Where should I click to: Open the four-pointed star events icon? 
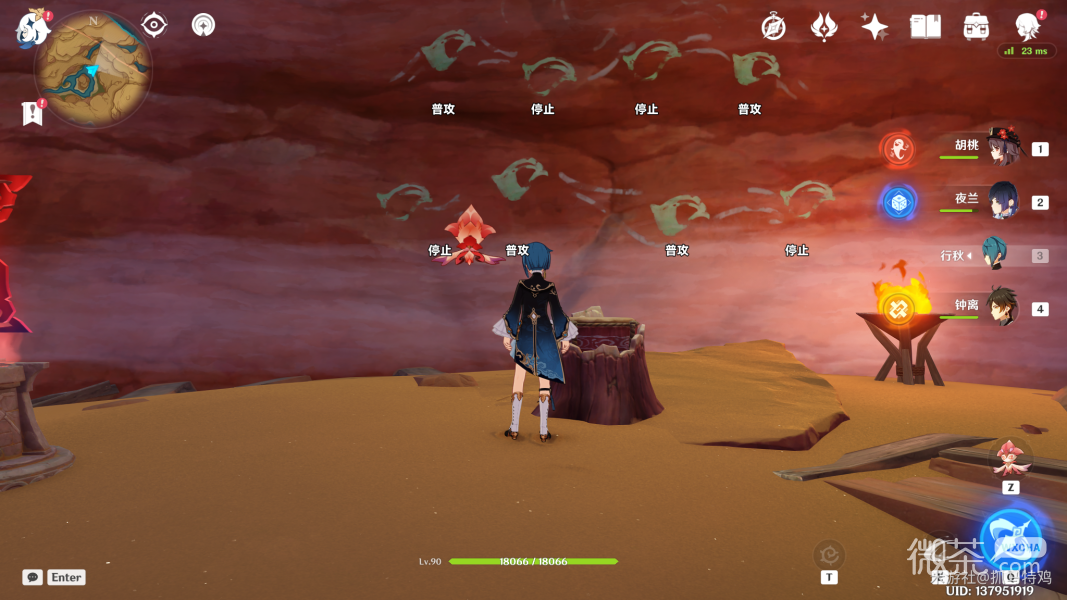click(x=874, y=27)
